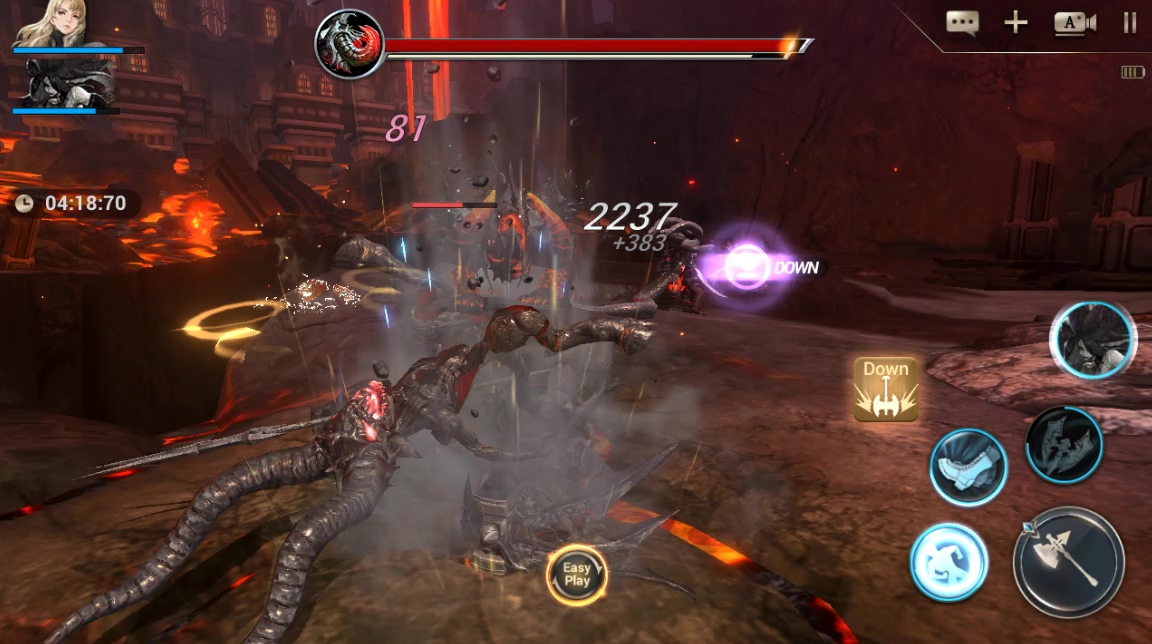
Task: Select the dark-haired partner portrait
Action: click(x=68, y=82)
